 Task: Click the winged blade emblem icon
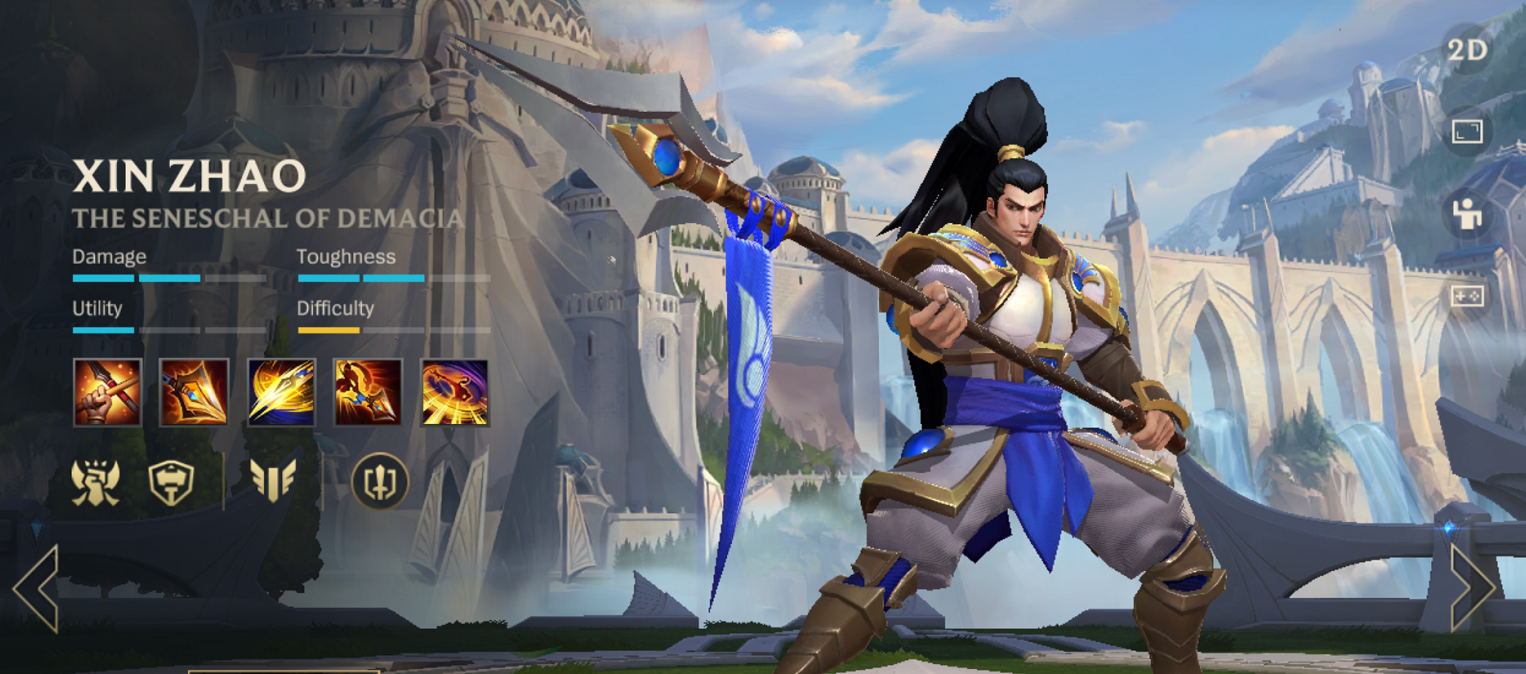[x=273, y=481]
